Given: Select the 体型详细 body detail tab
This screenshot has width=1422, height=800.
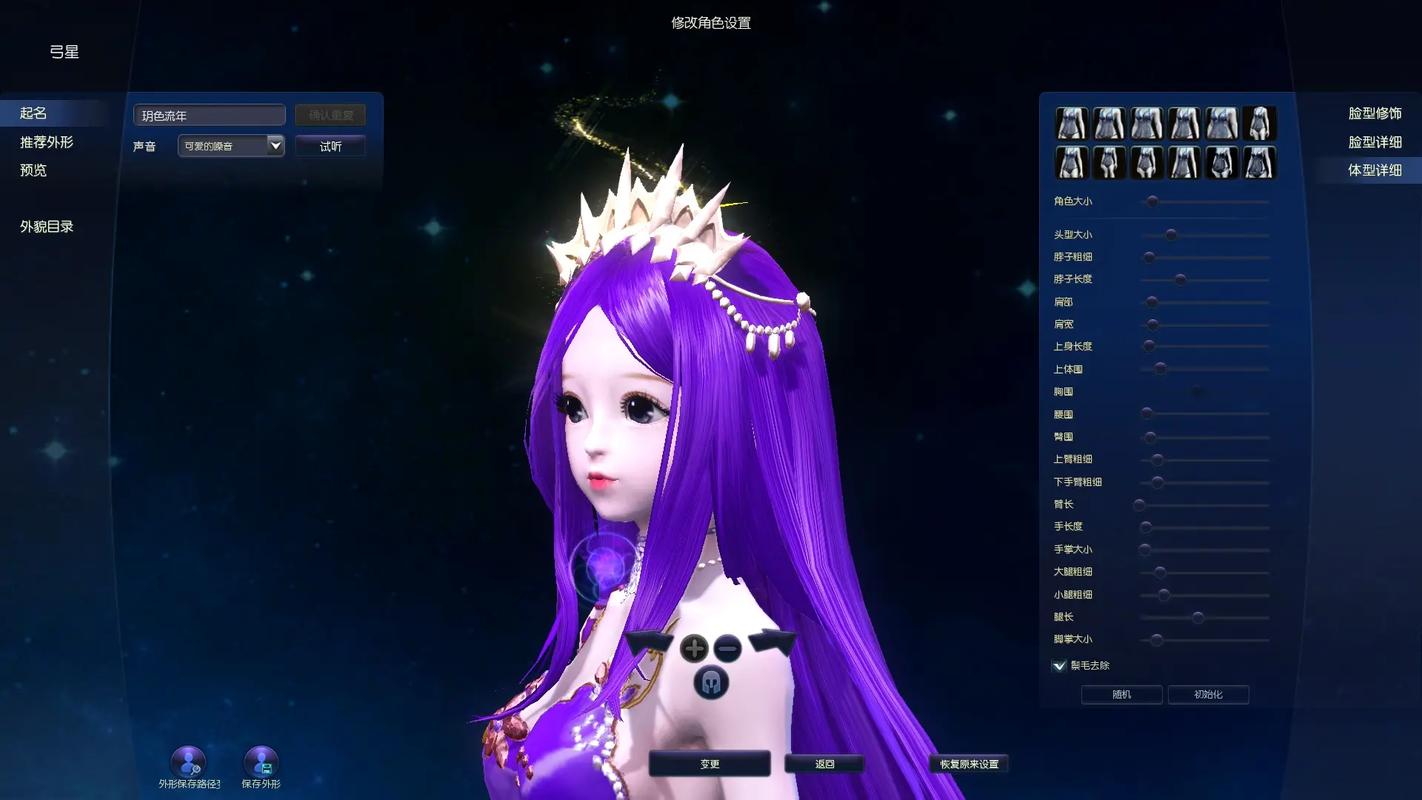Looking at the screenshot, I should coord(1374,170).
